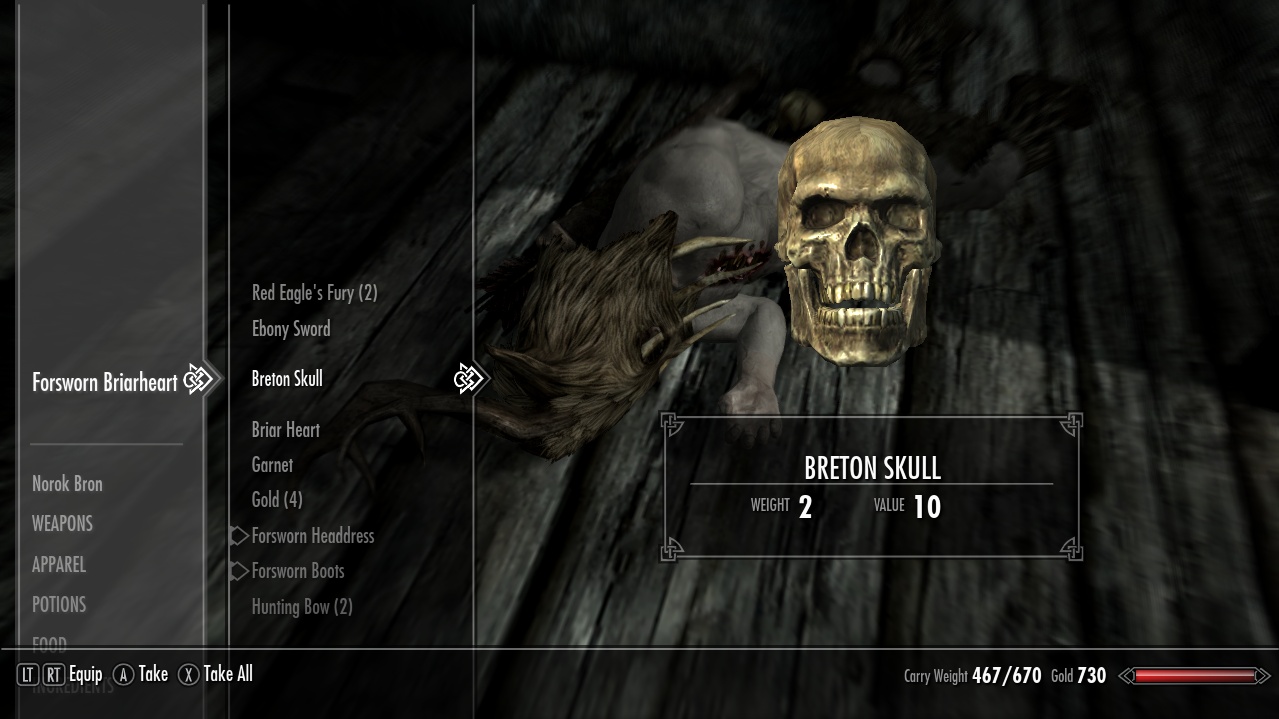Select the Breton Skull item
Image resolution: width=1279 pixels, height=719 pixels.
[287, 379]
